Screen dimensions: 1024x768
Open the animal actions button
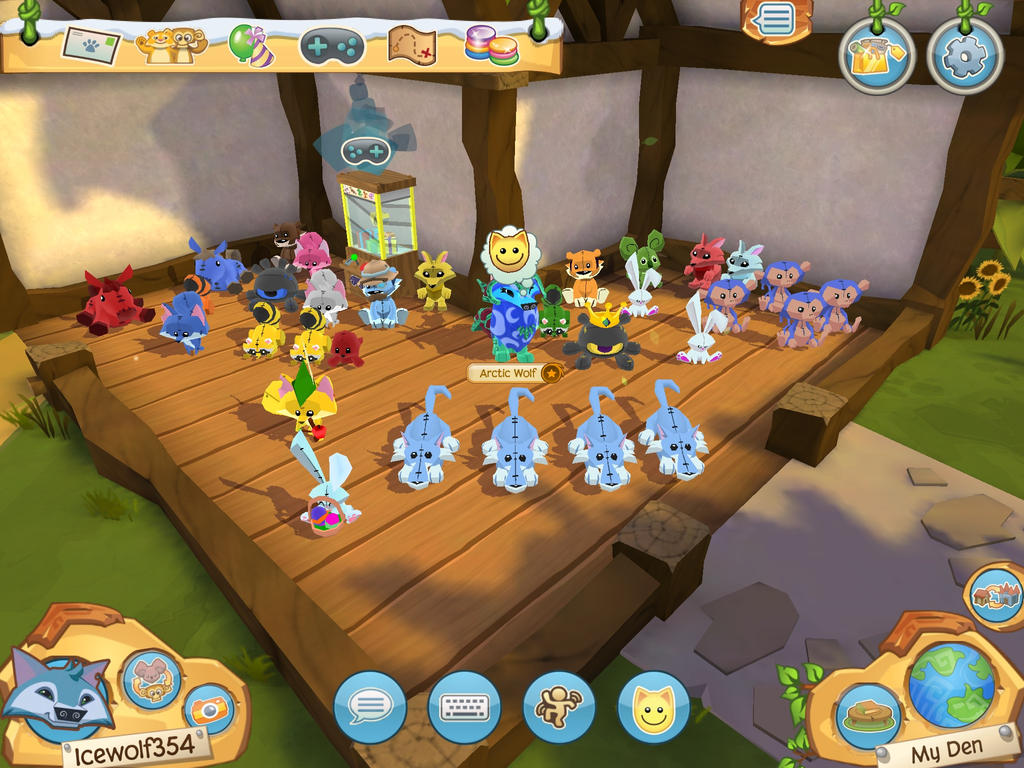pos(558,707)
